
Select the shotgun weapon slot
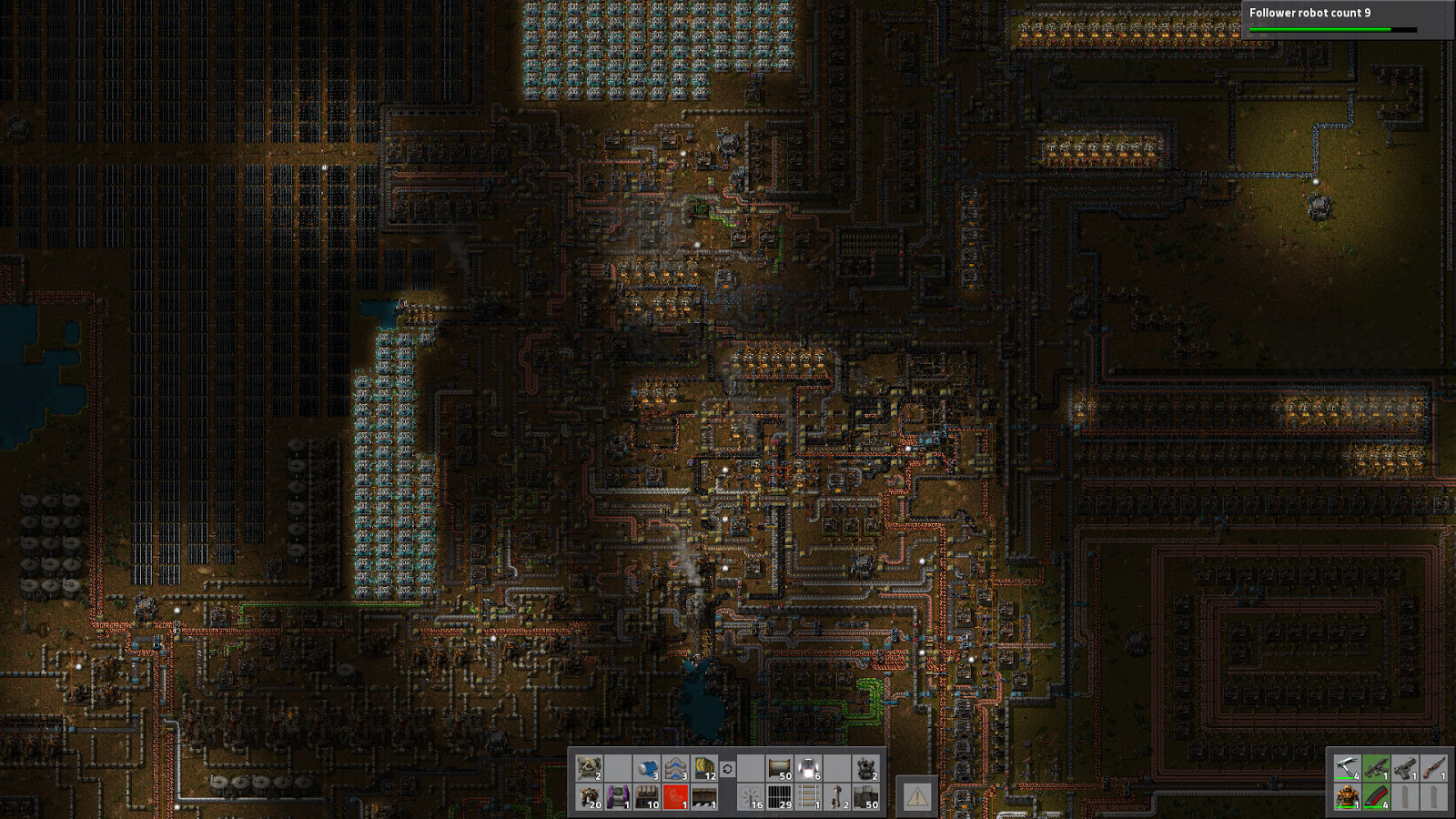pos(1434,768)
